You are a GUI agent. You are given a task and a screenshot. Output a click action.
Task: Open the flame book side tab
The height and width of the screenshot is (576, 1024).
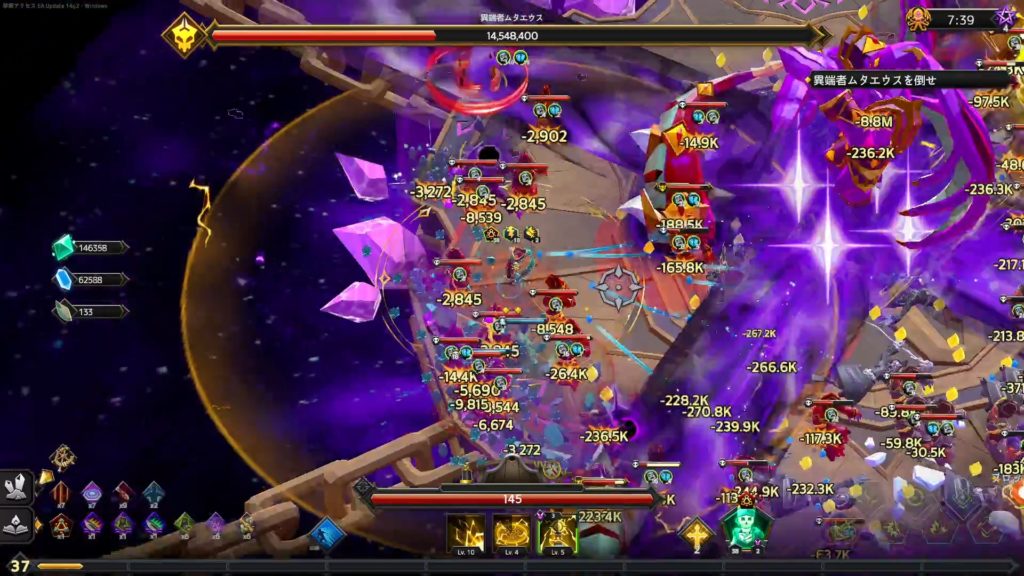(17, 524)
